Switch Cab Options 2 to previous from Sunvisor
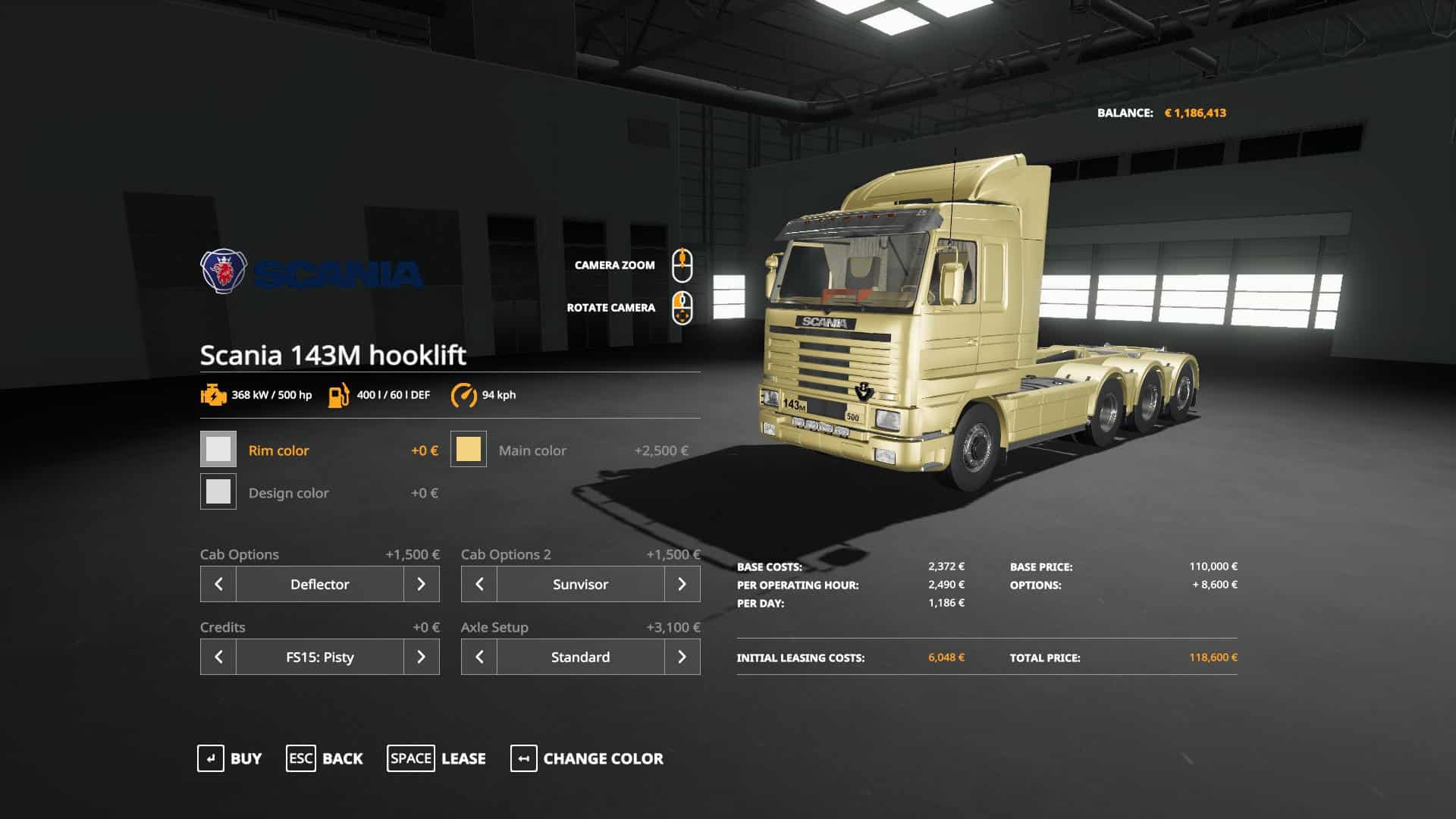Image resolution: width=1456 pixels, height=819 pixels. [x=479, y=584]
